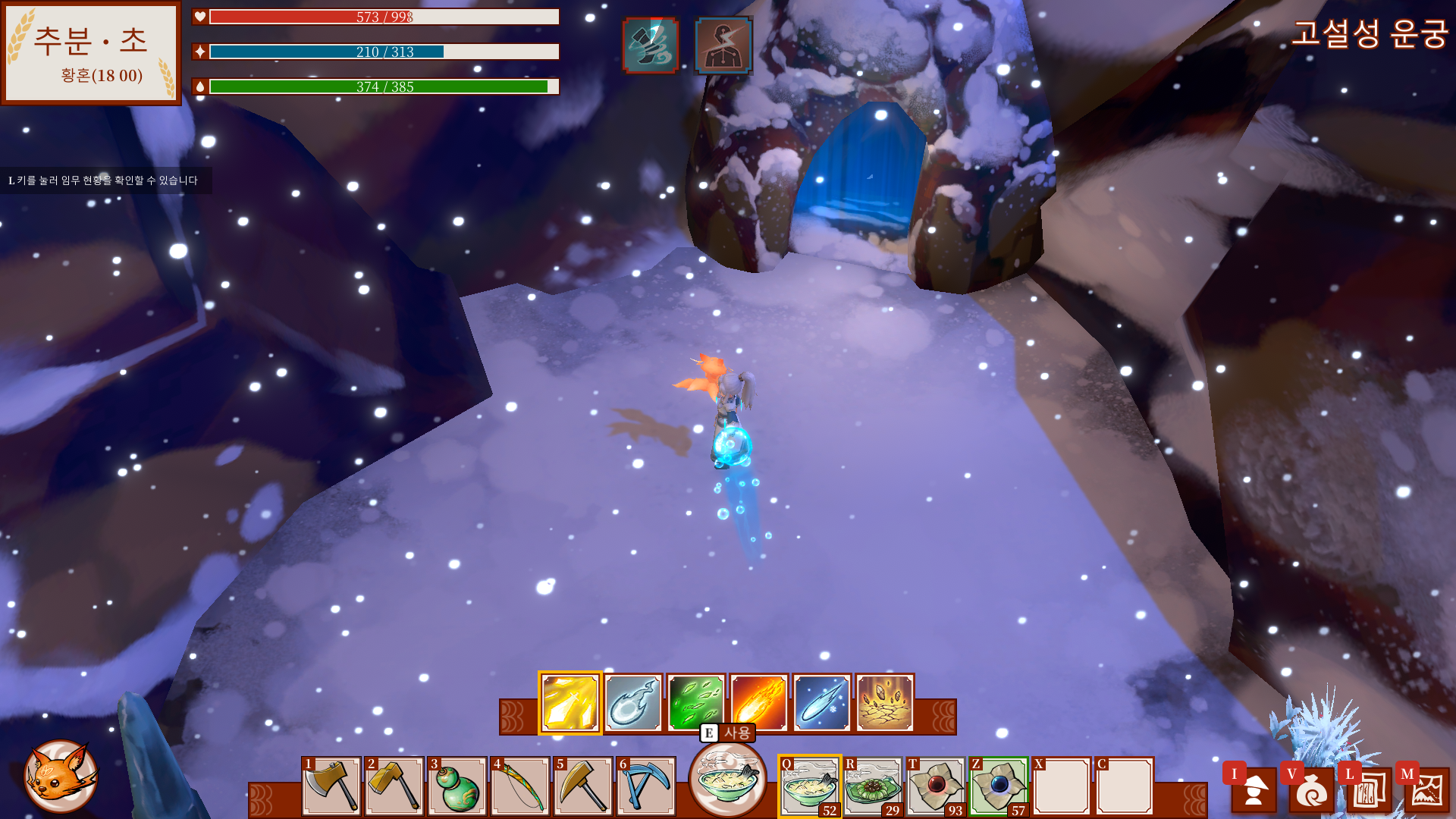1456x819 pixels.
Task: Choose the red orb talisman slot
Action: tap(936, 786)
